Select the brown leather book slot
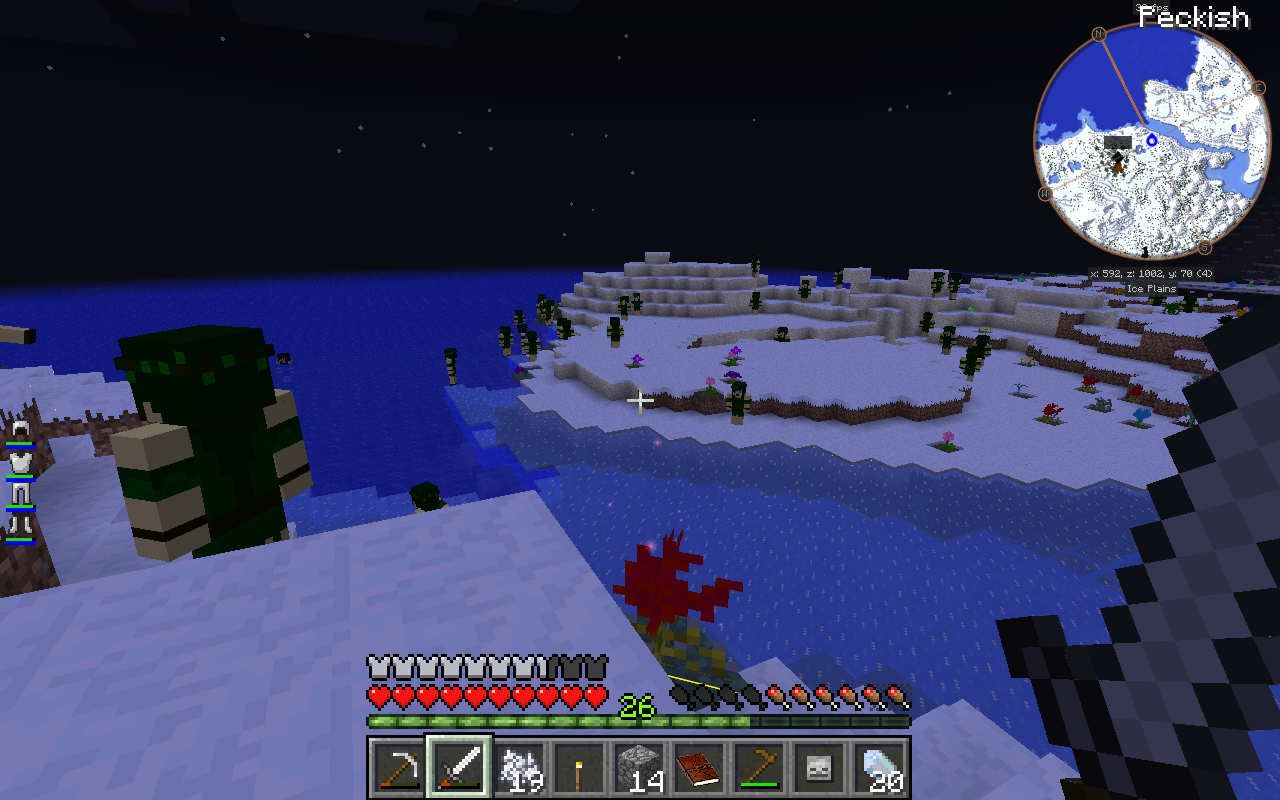 click(x=699, y=769)
